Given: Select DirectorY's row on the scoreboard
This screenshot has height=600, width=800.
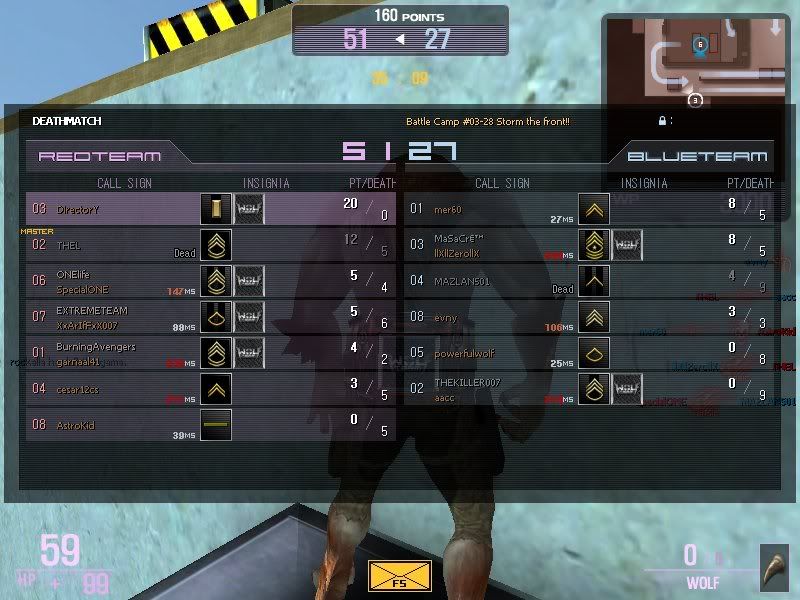Looking at the screenshot, I should (x=211, y=209).
